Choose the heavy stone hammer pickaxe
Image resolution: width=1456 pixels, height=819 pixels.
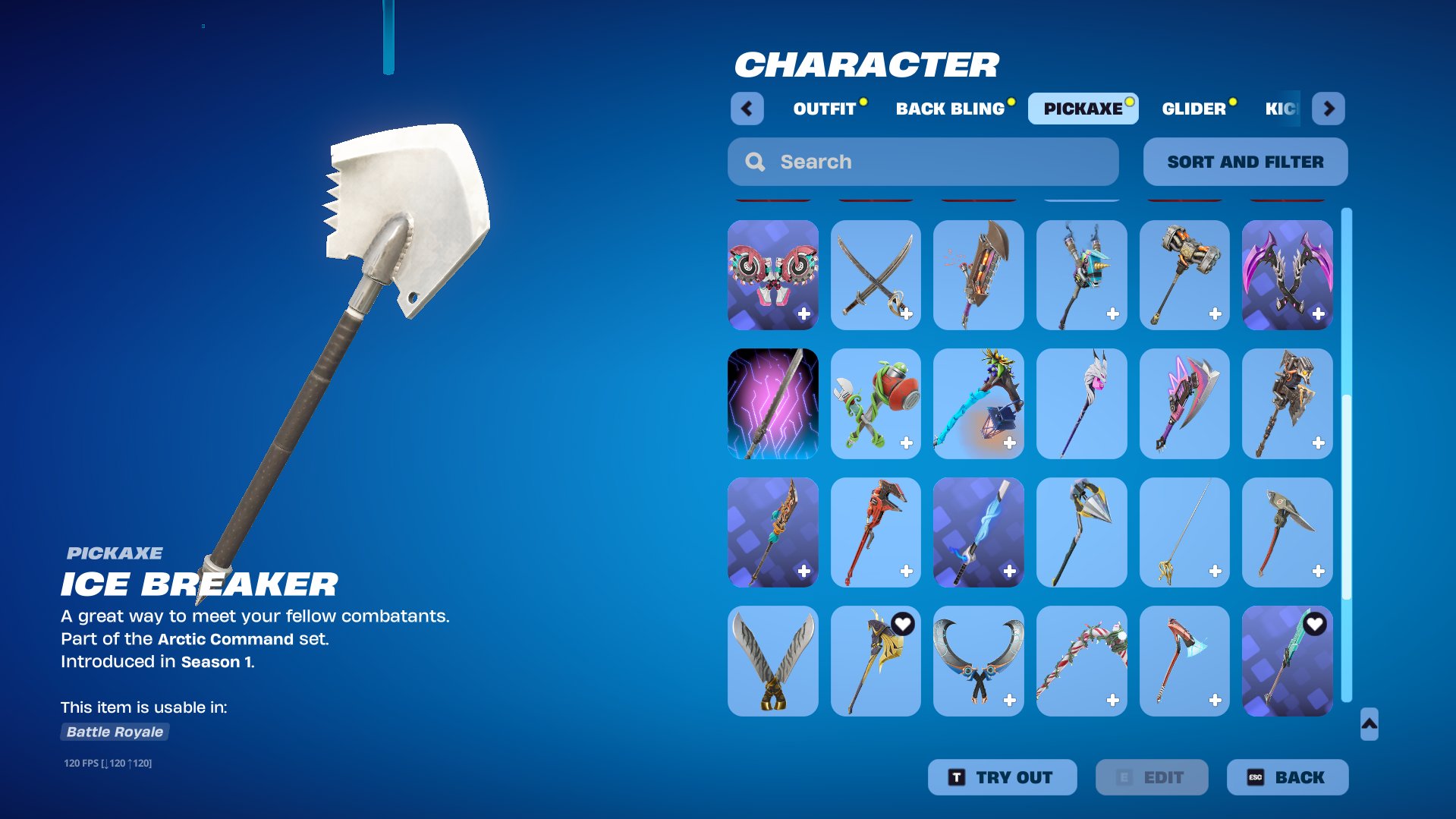point(1184,275)
